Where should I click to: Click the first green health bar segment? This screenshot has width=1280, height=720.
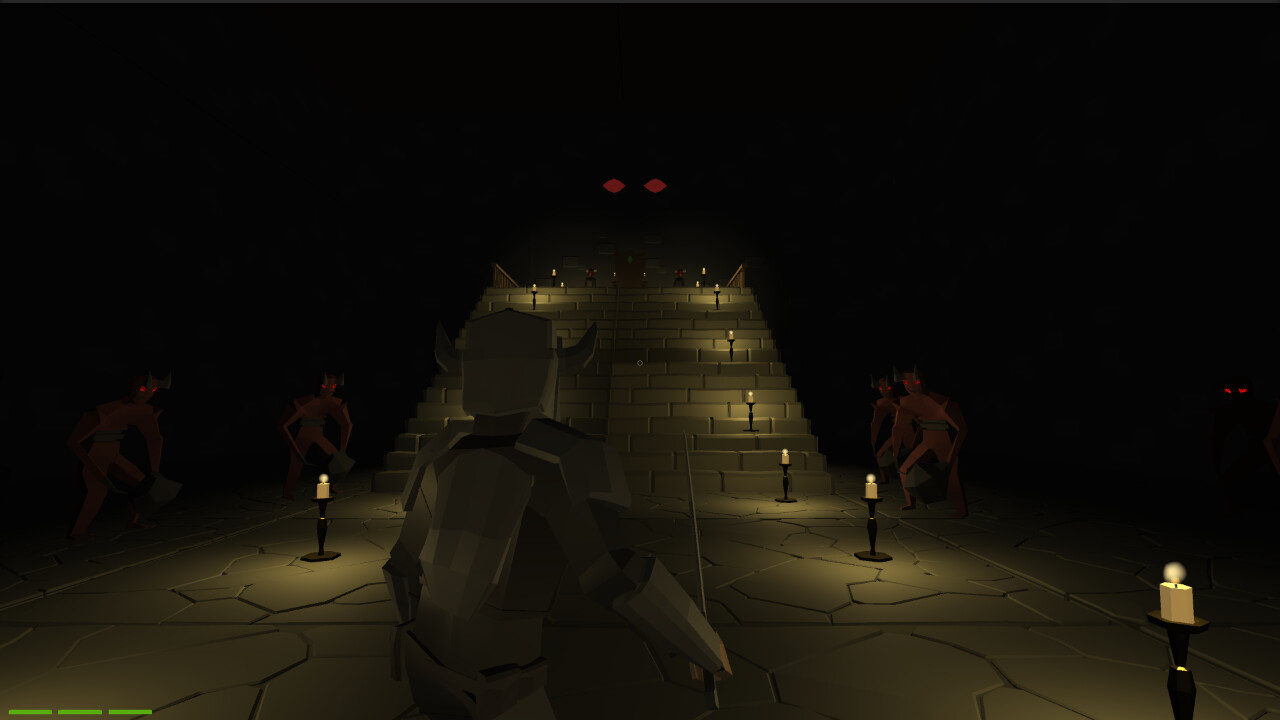(x=30, y=712)
